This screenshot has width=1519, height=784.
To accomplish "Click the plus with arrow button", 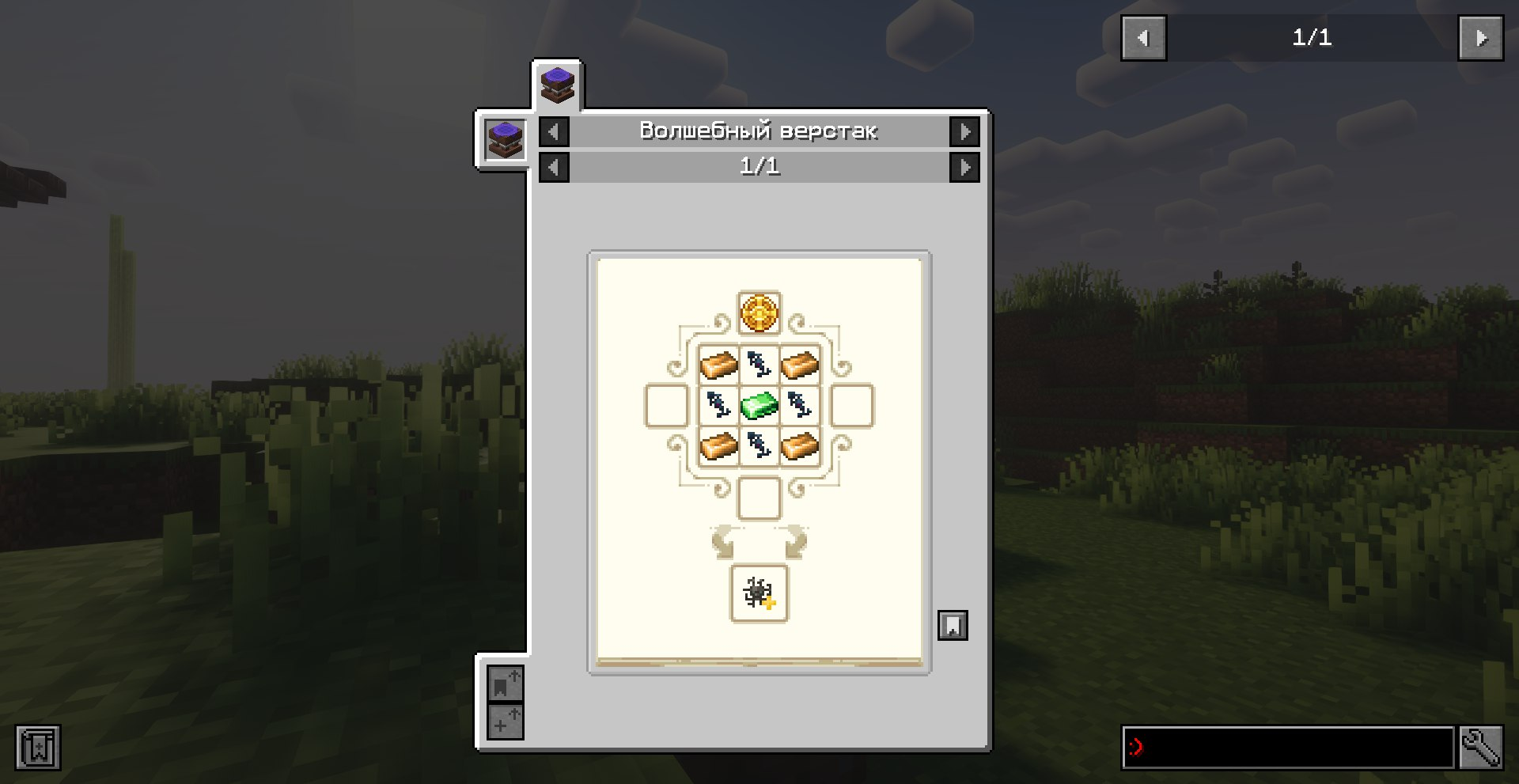I will click(x=505, y=722).
